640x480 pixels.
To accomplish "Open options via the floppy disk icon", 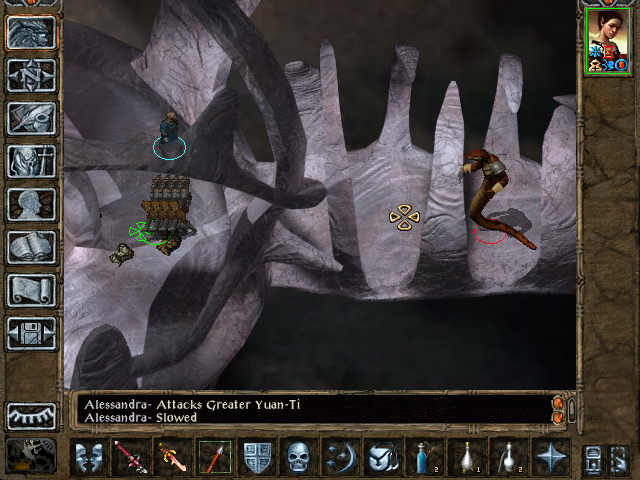I will tap(32, 333).
